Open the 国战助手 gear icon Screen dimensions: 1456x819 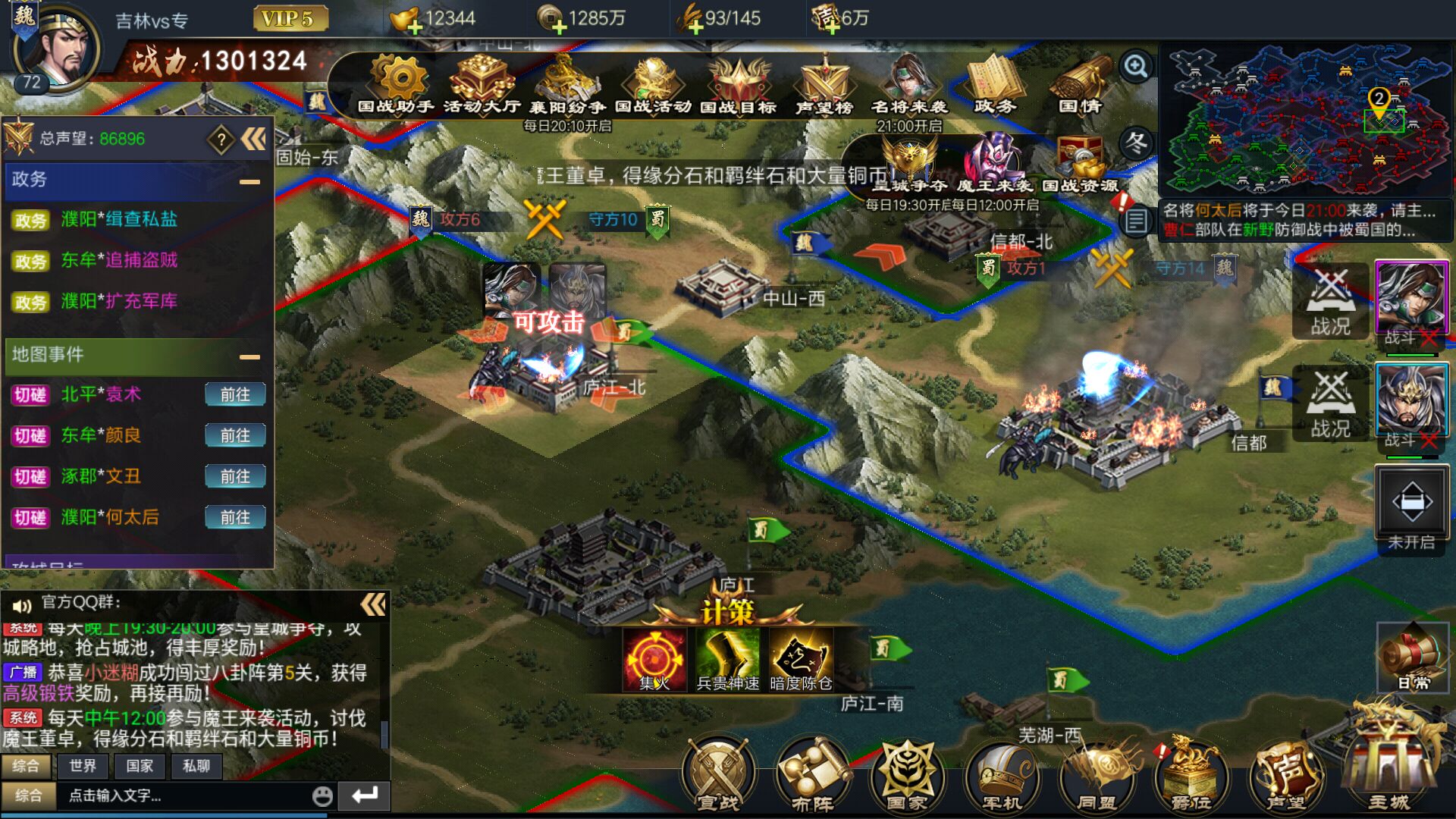click(x=399, y=82)
